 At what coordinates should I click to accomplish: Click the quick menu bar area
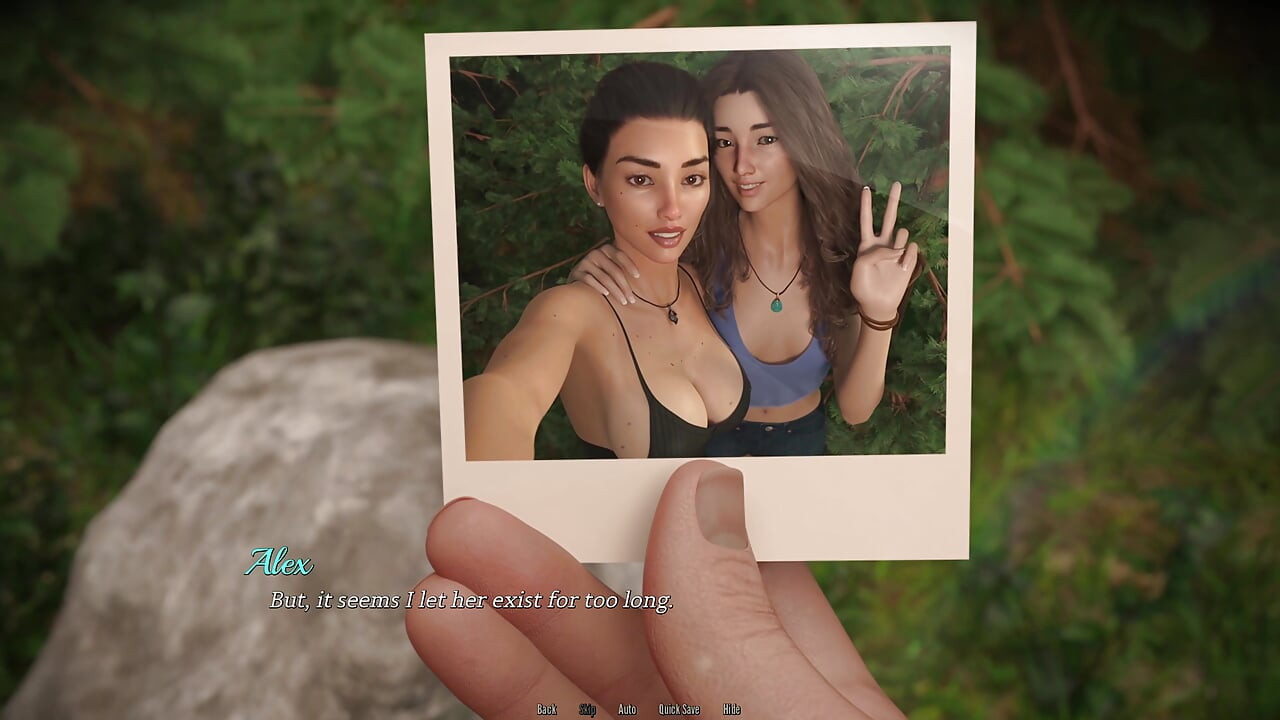[x=640, y=708]
